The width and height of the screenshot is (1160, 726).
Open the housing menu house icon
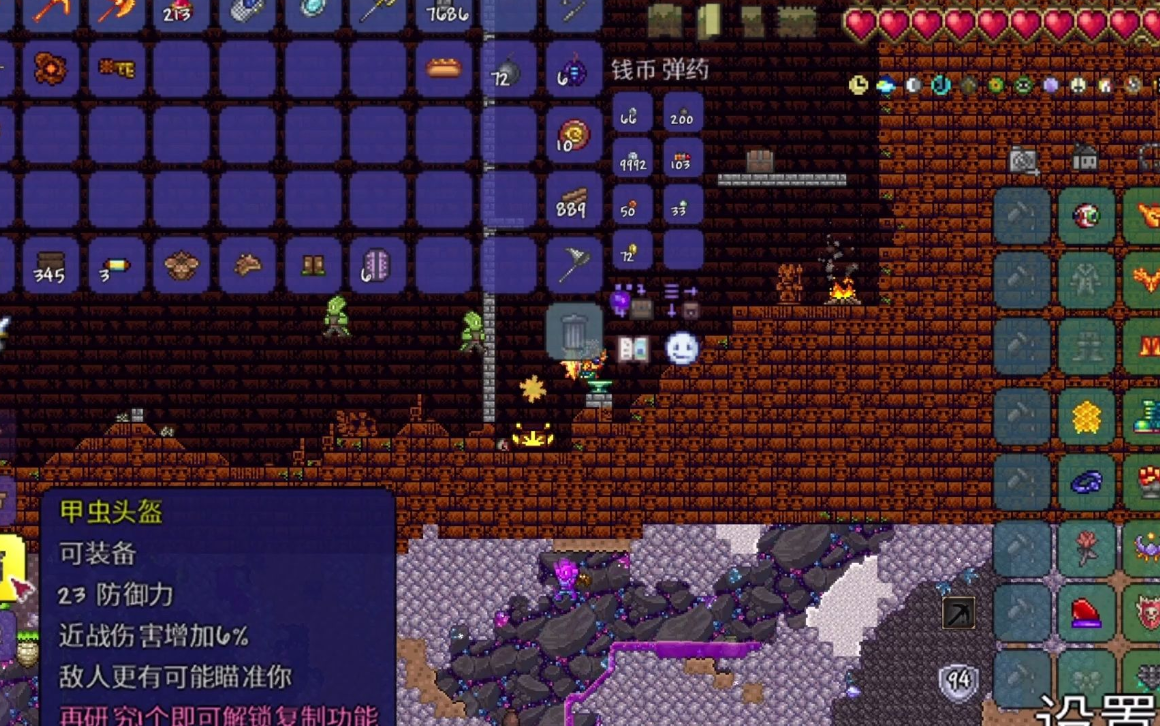click(x=1085, y=158)
